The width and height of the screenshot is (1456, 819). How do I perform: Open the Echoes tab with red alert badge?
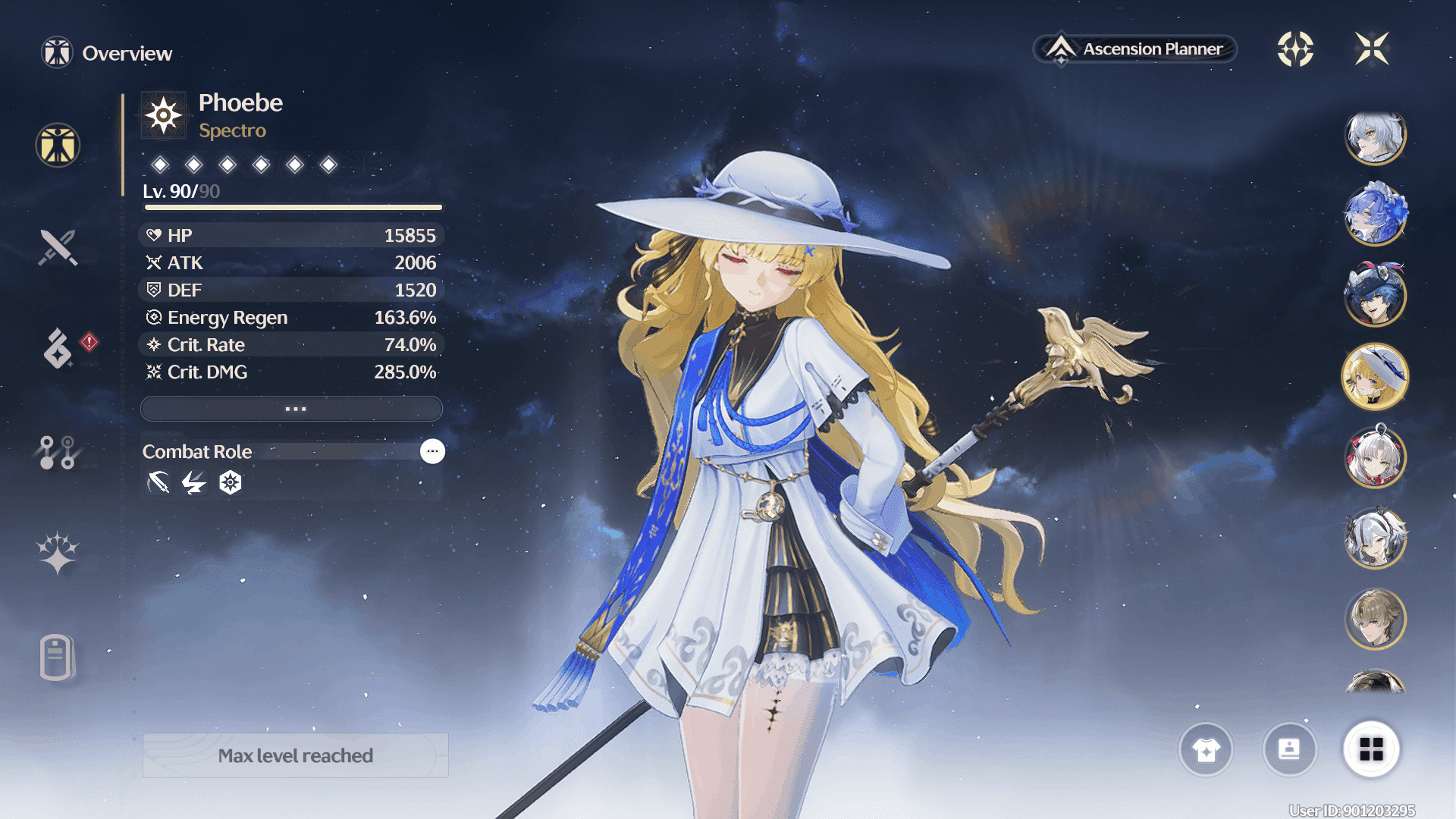pos(58,348)
